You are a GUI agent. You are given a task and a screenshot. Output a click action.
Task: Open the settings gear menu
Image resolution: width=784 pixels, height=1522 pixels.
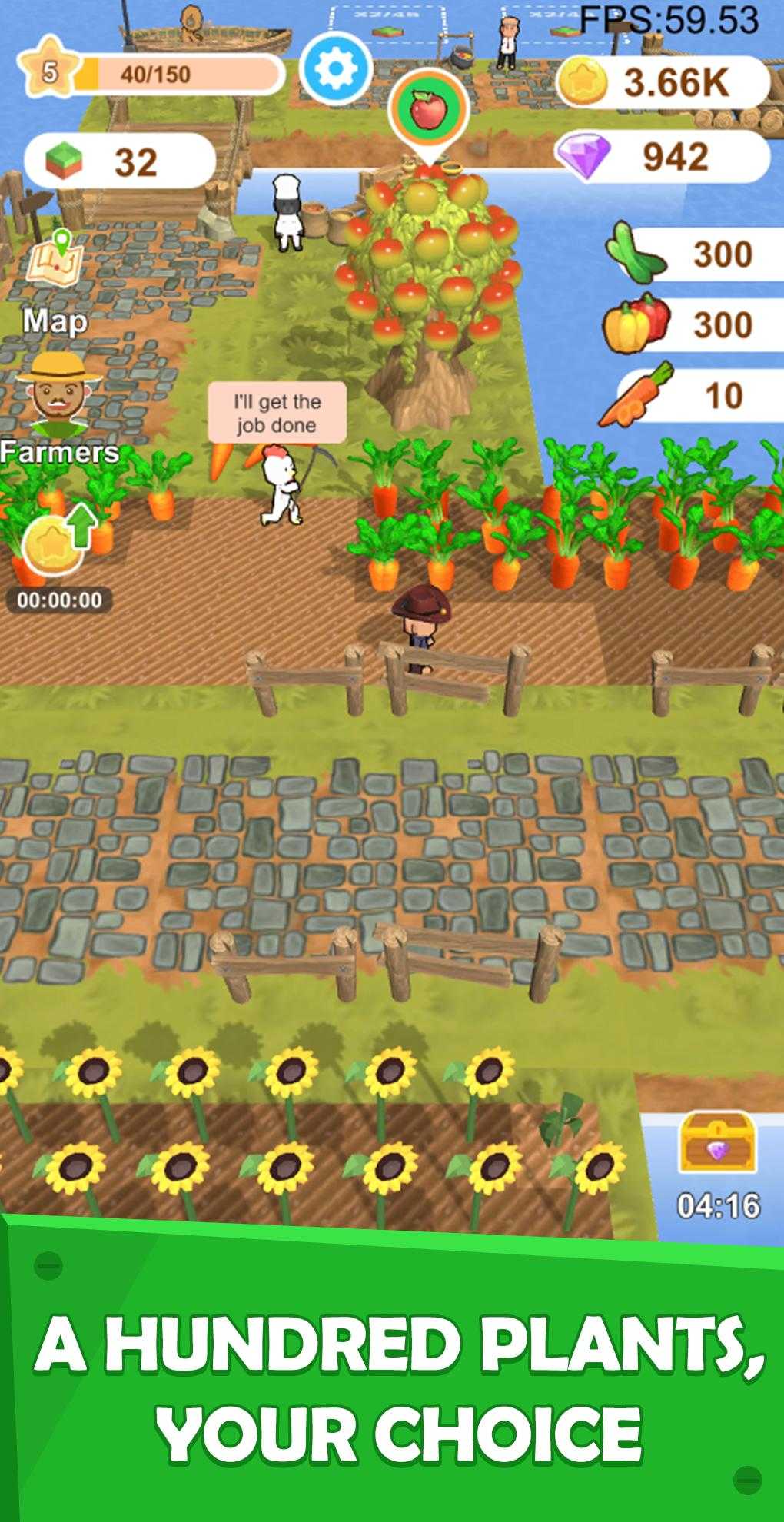[x=334, y=68]
